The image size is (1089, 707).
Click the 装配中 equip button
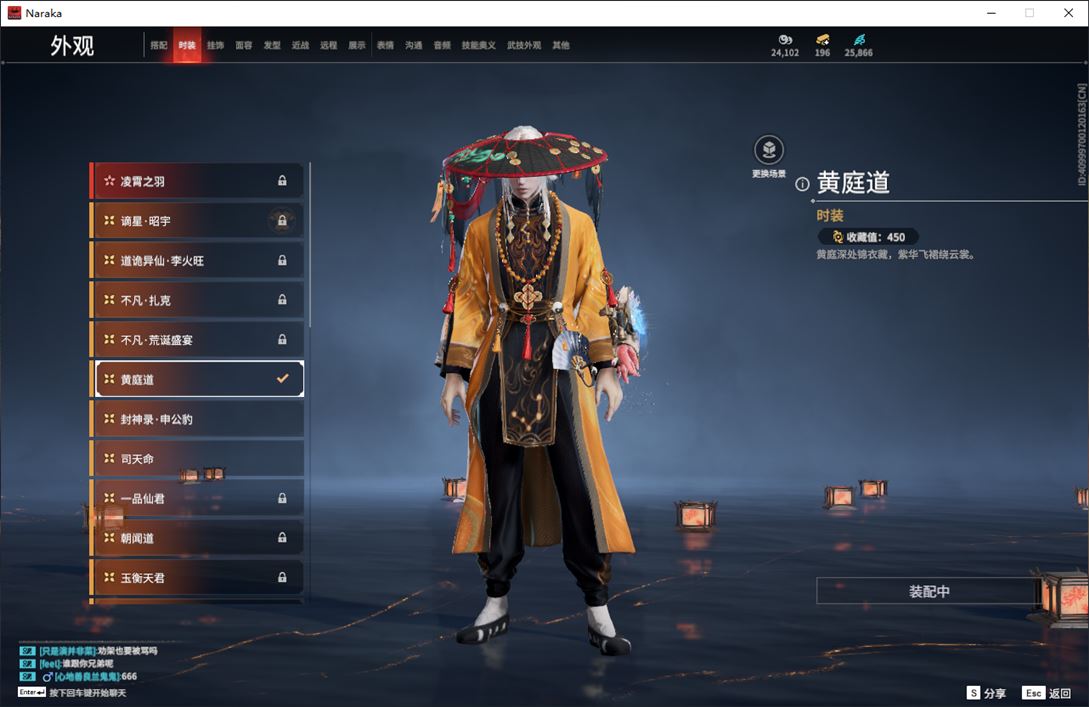929,591
